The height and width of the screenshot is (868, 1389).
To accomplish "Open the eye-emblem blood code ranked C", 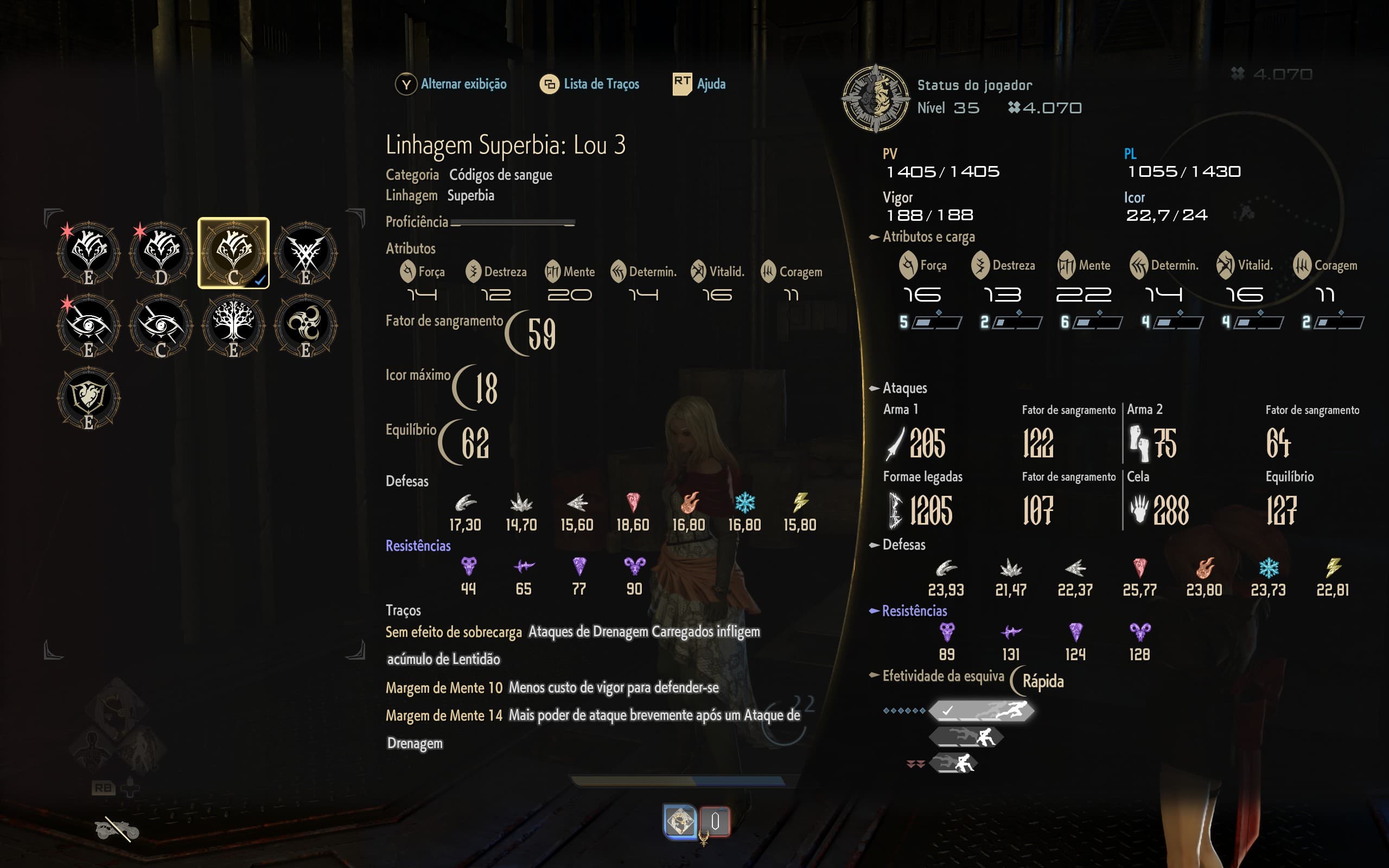I will click(162, 324).
